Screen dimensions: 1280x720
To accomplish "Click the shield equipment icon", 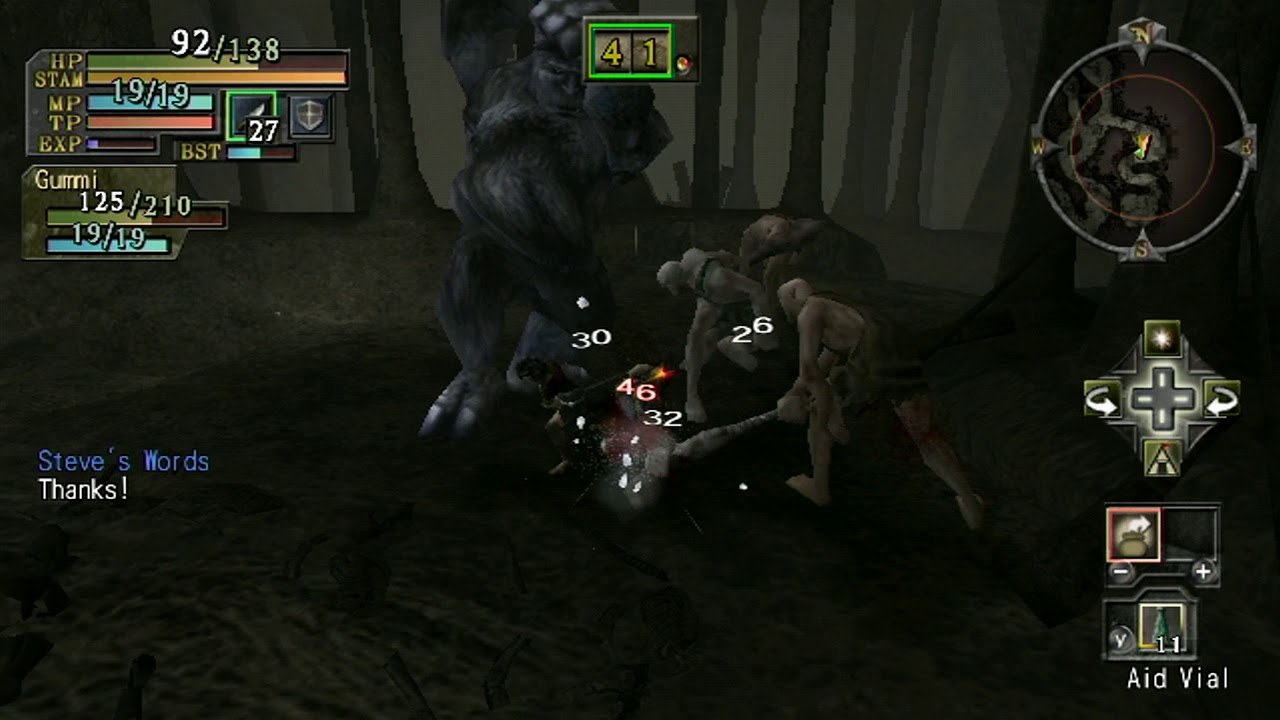I will (310, 116).
